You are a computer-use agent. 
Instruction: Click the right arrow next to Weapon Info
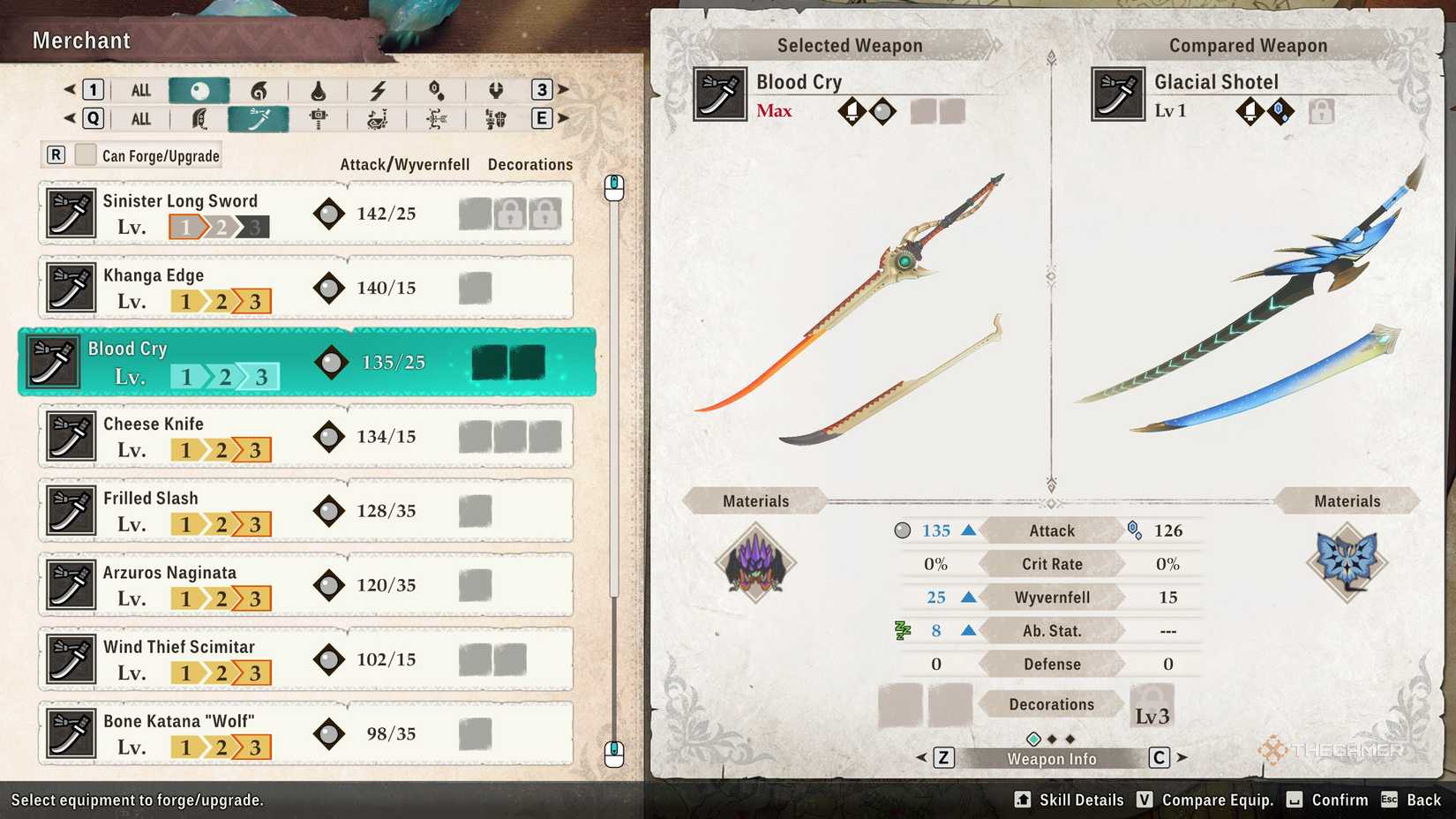click(x=1181, y=757)
